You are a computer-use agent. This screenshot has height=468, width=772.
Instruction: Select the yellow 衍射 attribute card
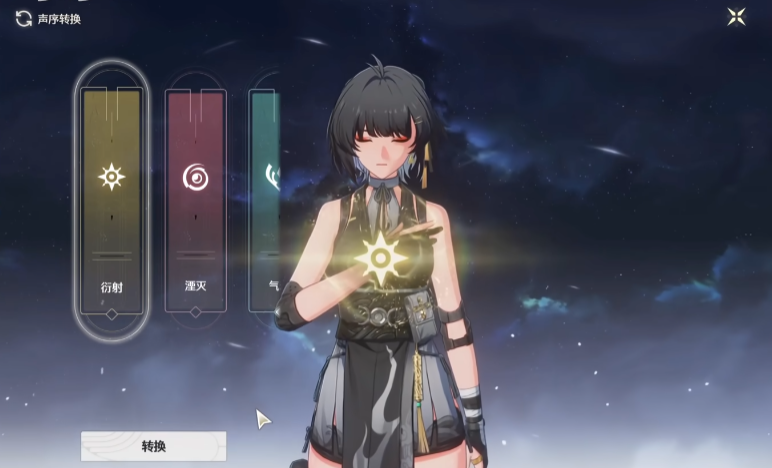click(111, 200)
